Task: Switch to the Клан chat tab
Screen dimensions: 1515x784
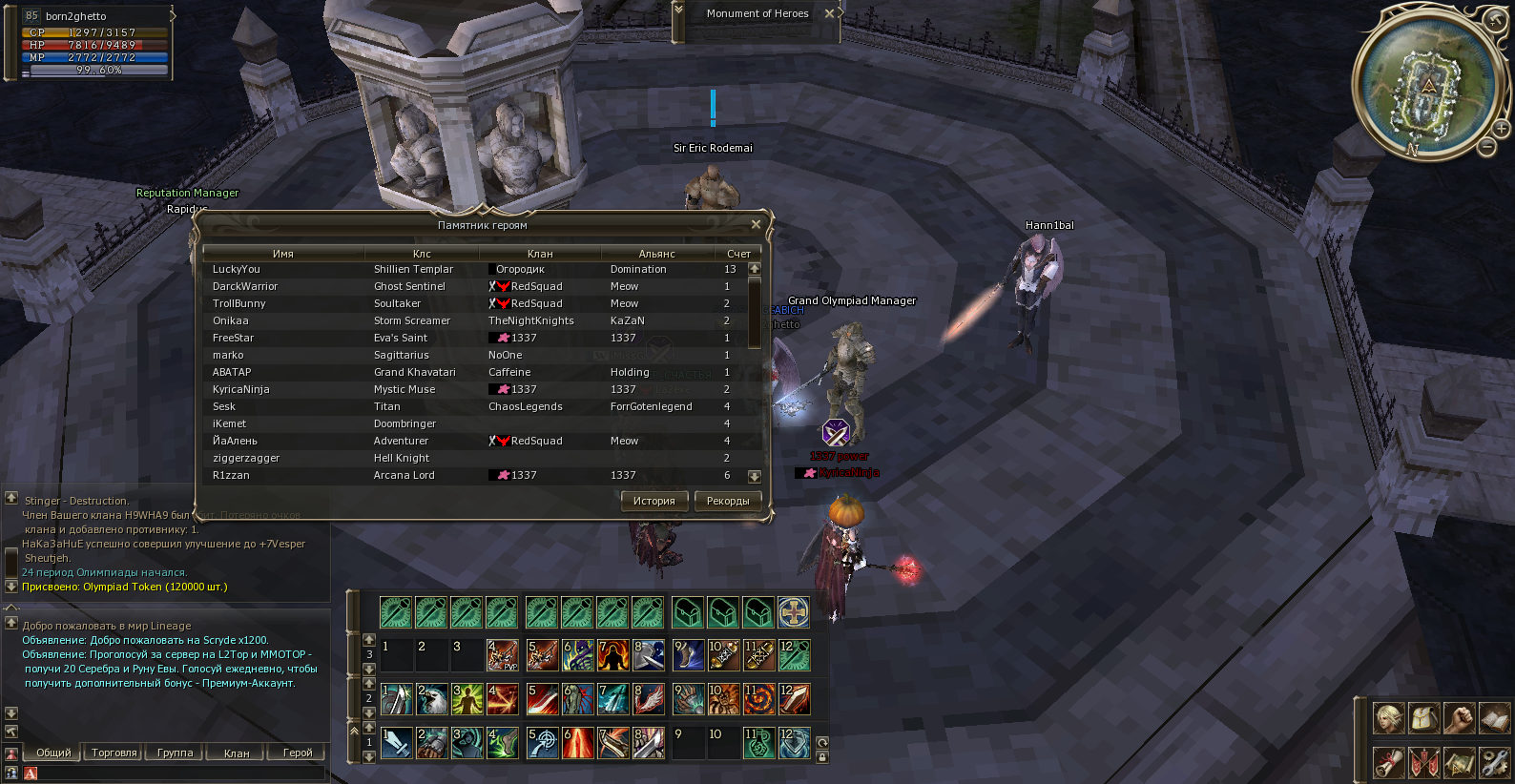Action: (x=237, y=753)
